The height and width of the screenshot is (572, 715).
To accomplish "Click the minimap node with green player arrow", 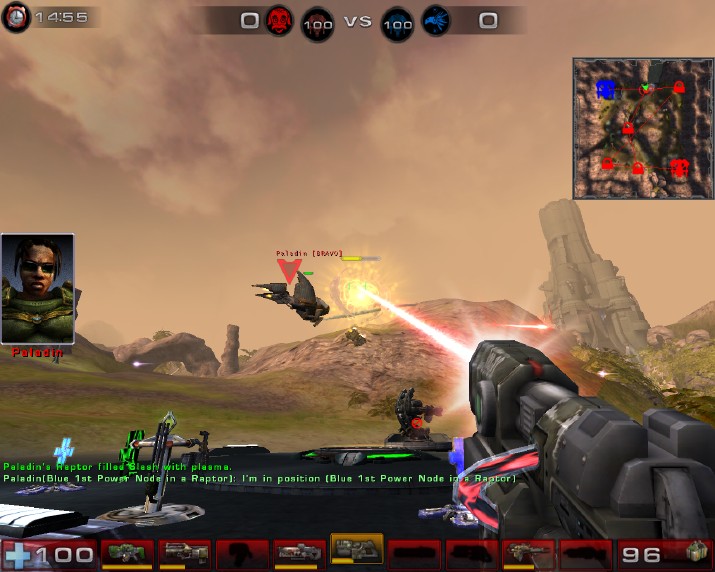I will point(647,88).
